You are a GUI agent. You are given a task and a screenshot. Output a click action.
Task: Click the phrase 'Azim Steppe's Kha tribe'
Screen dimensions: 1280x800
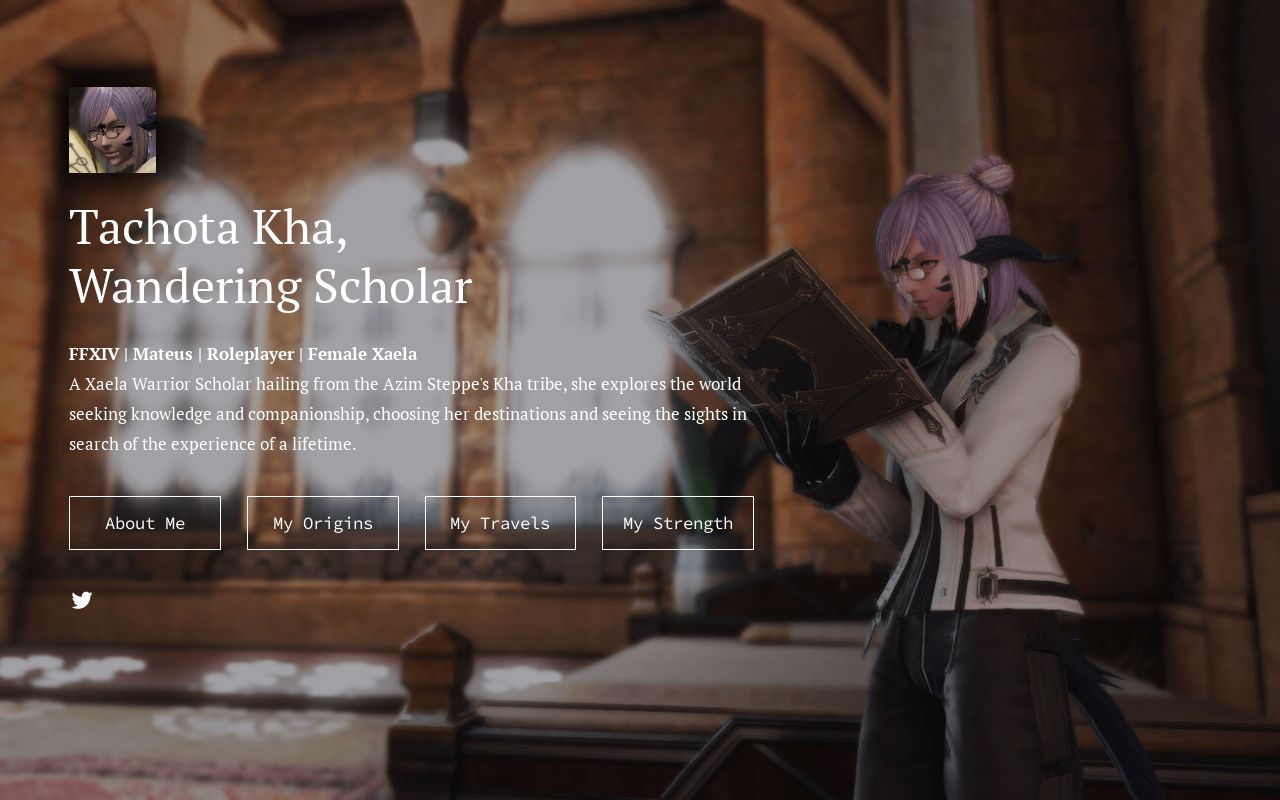[x=470, y=383]
